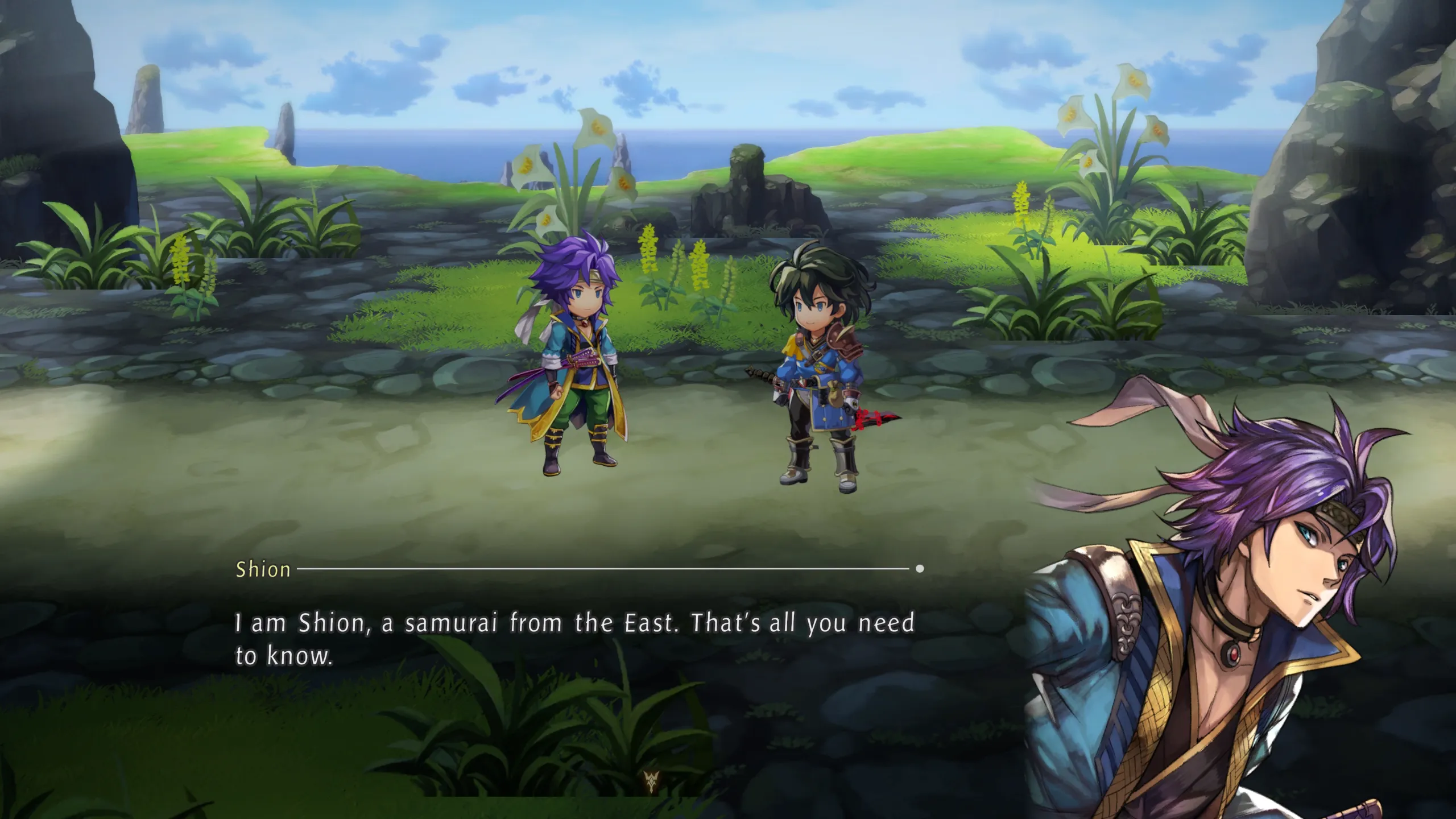Click the golden dialogue advance arrow
1456x819 pixels.
point(651,781)
